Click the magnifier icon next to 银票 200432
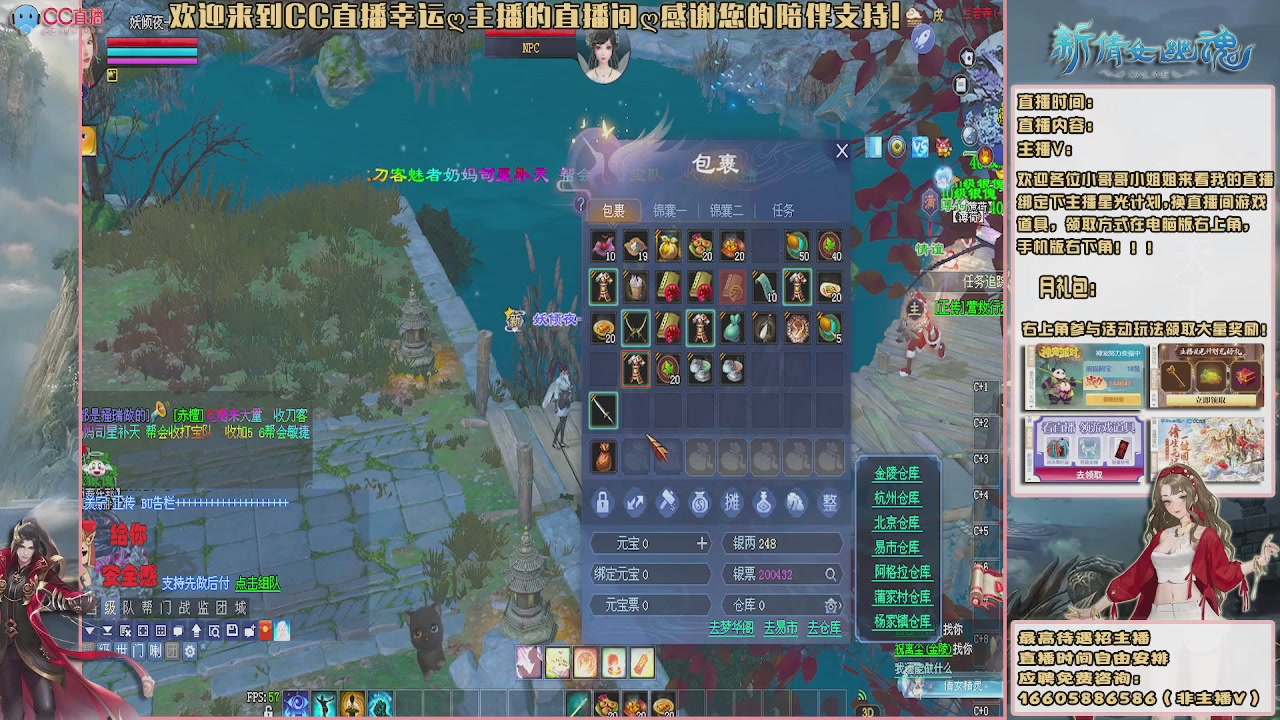Viewport: 1280px width, 720px height. 831,574
